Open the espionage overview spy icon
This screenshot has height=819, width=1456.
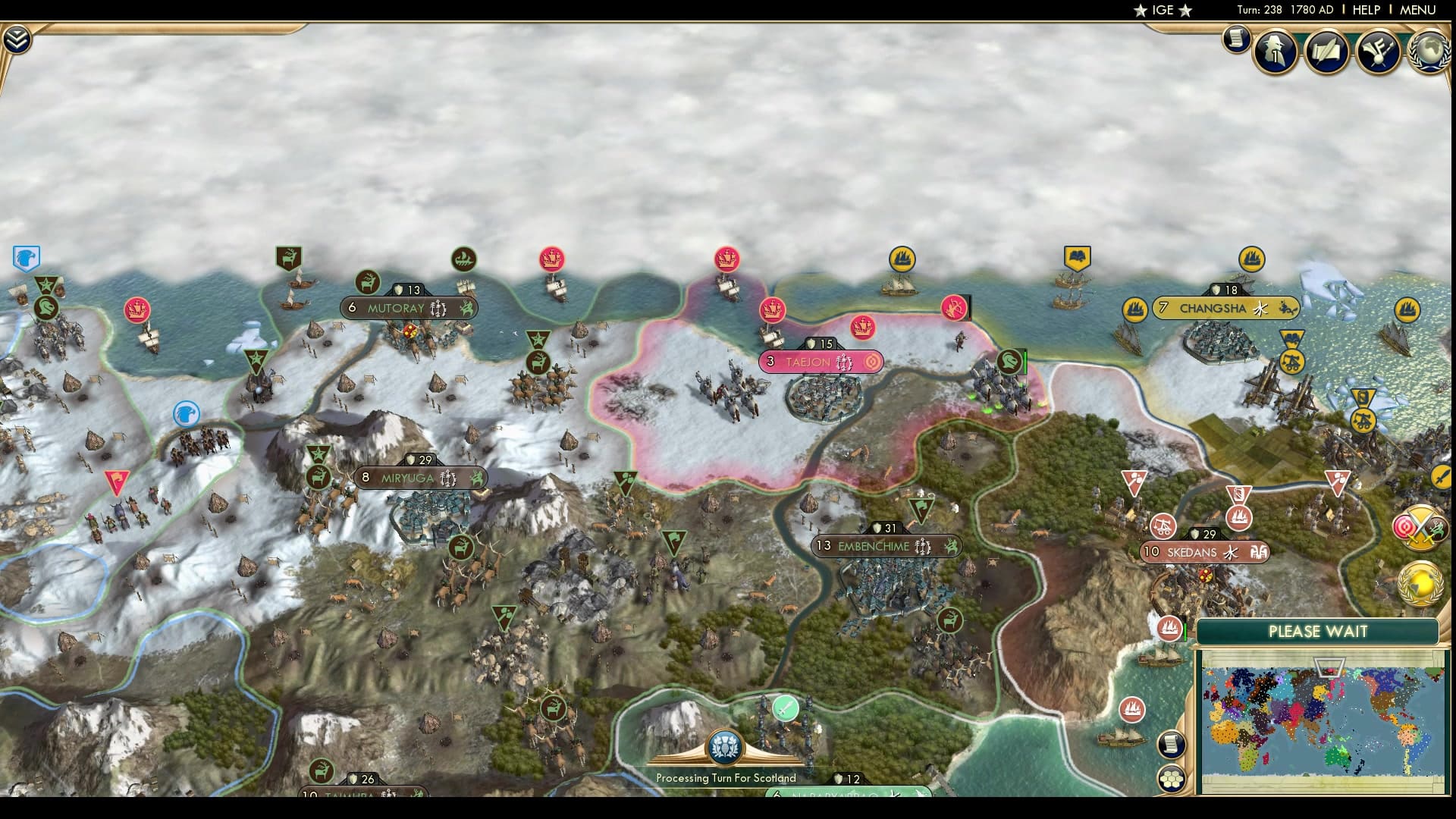tap(1275, 52)
